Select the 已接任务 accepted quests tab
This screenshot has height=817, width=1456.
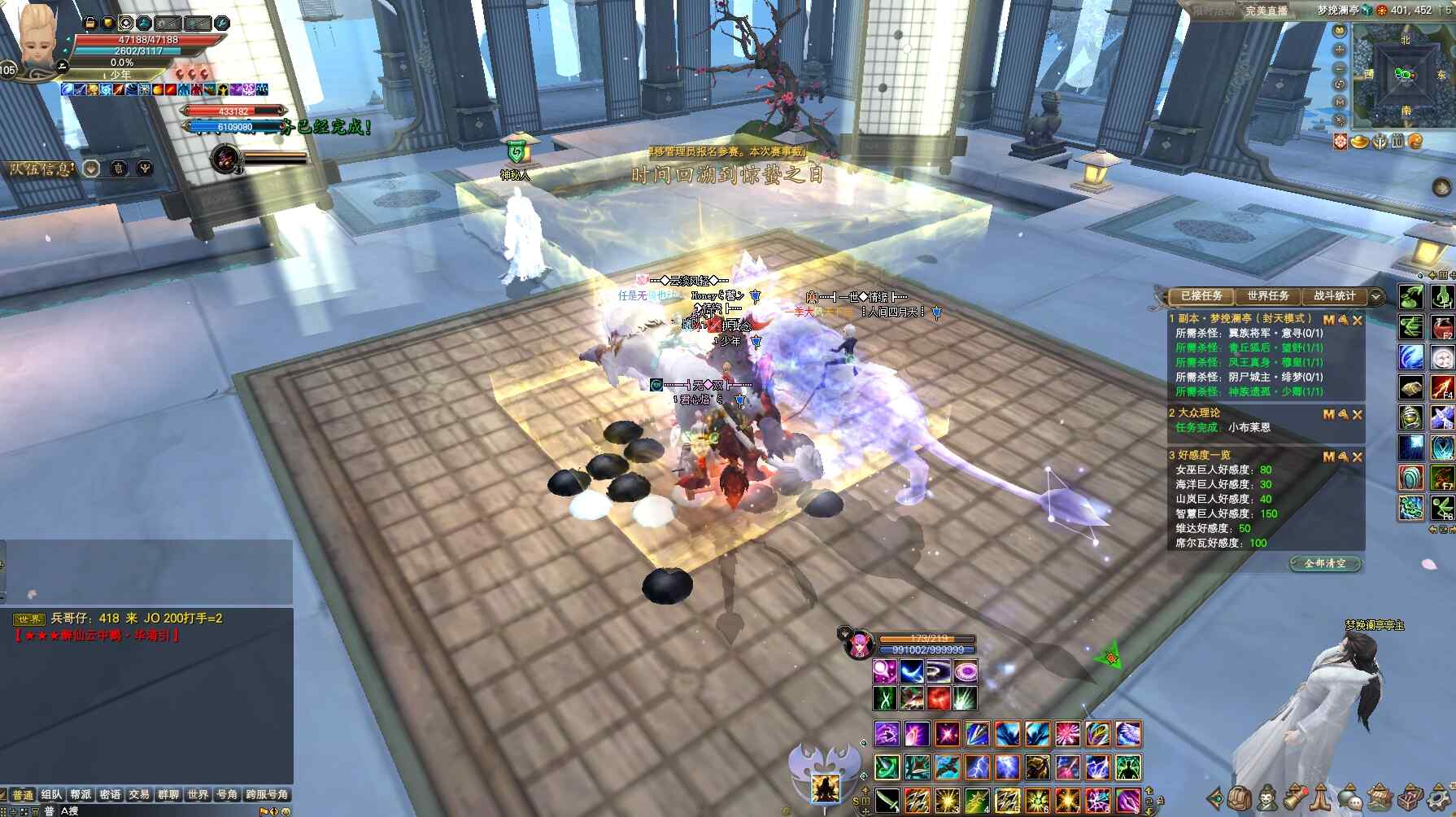(x=1201, y=296)
